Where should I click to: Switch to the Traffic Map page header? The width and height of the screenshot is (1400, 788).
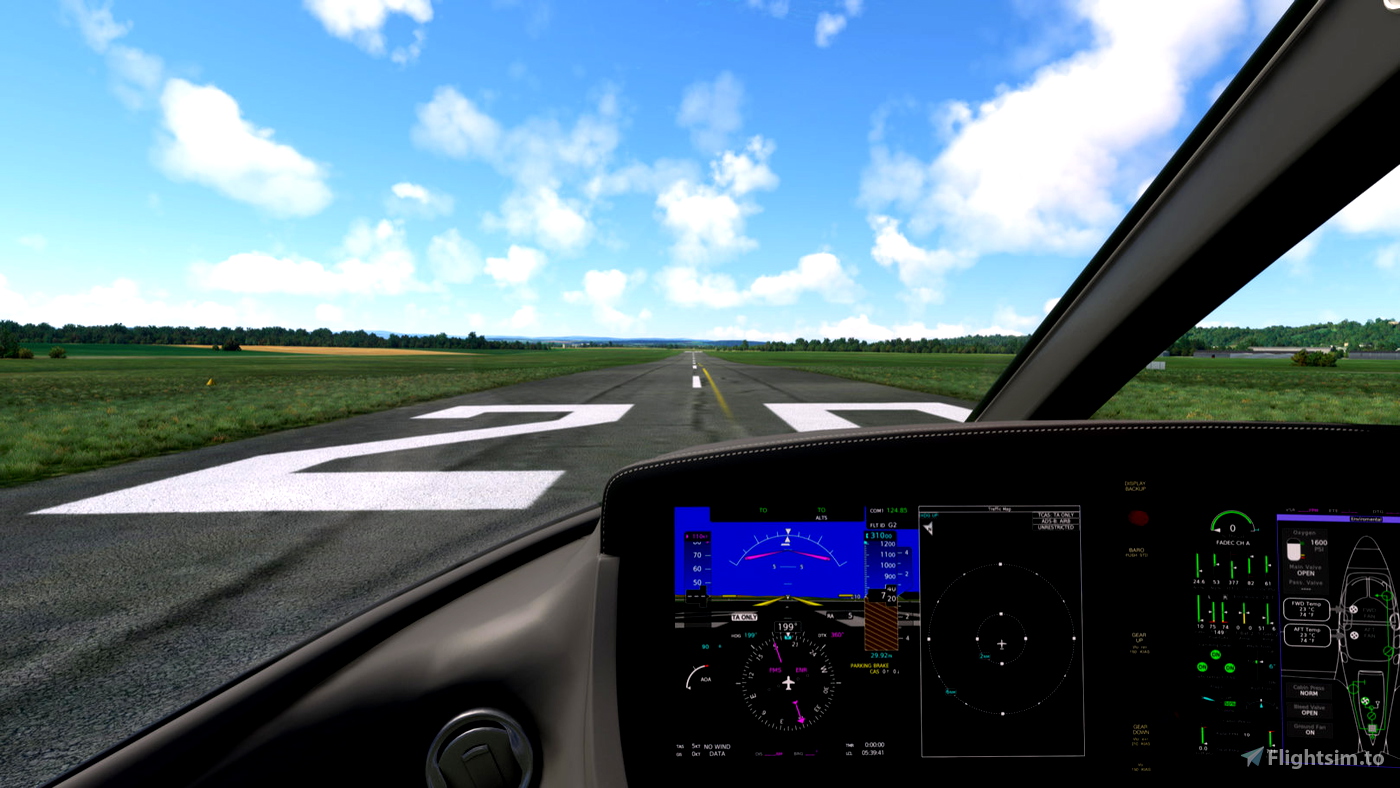pos(1000,509)
